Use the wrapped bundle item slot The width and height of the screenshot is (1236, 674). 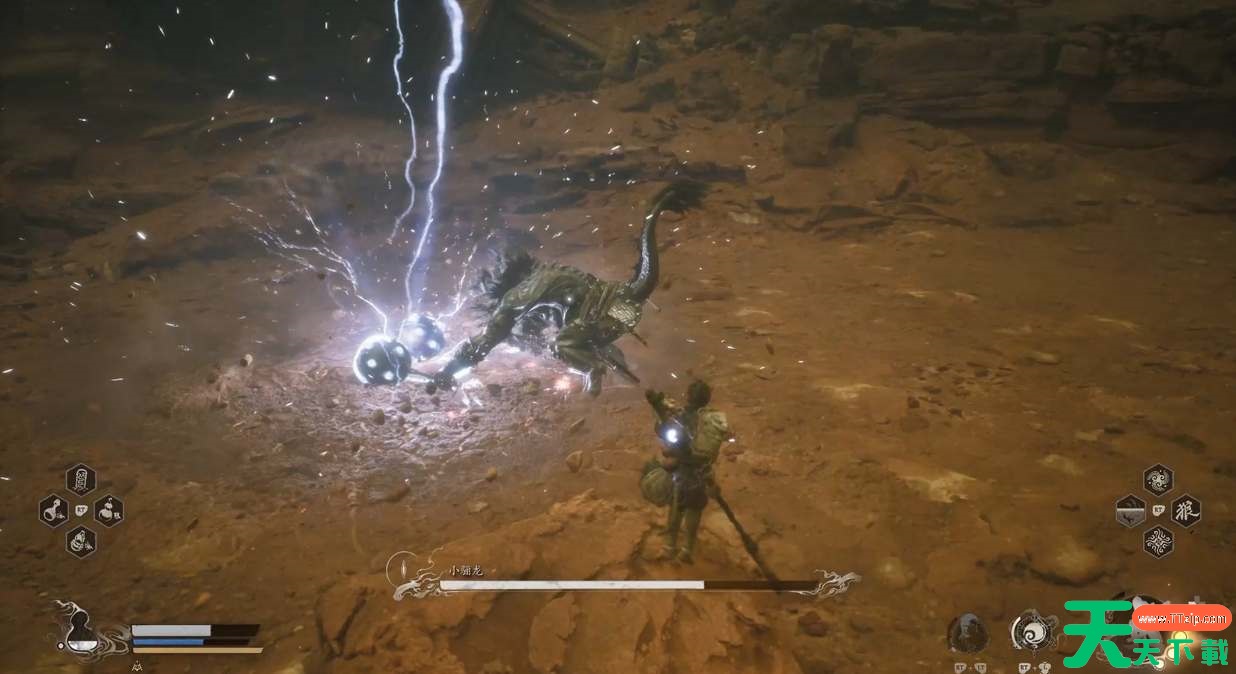80,542
